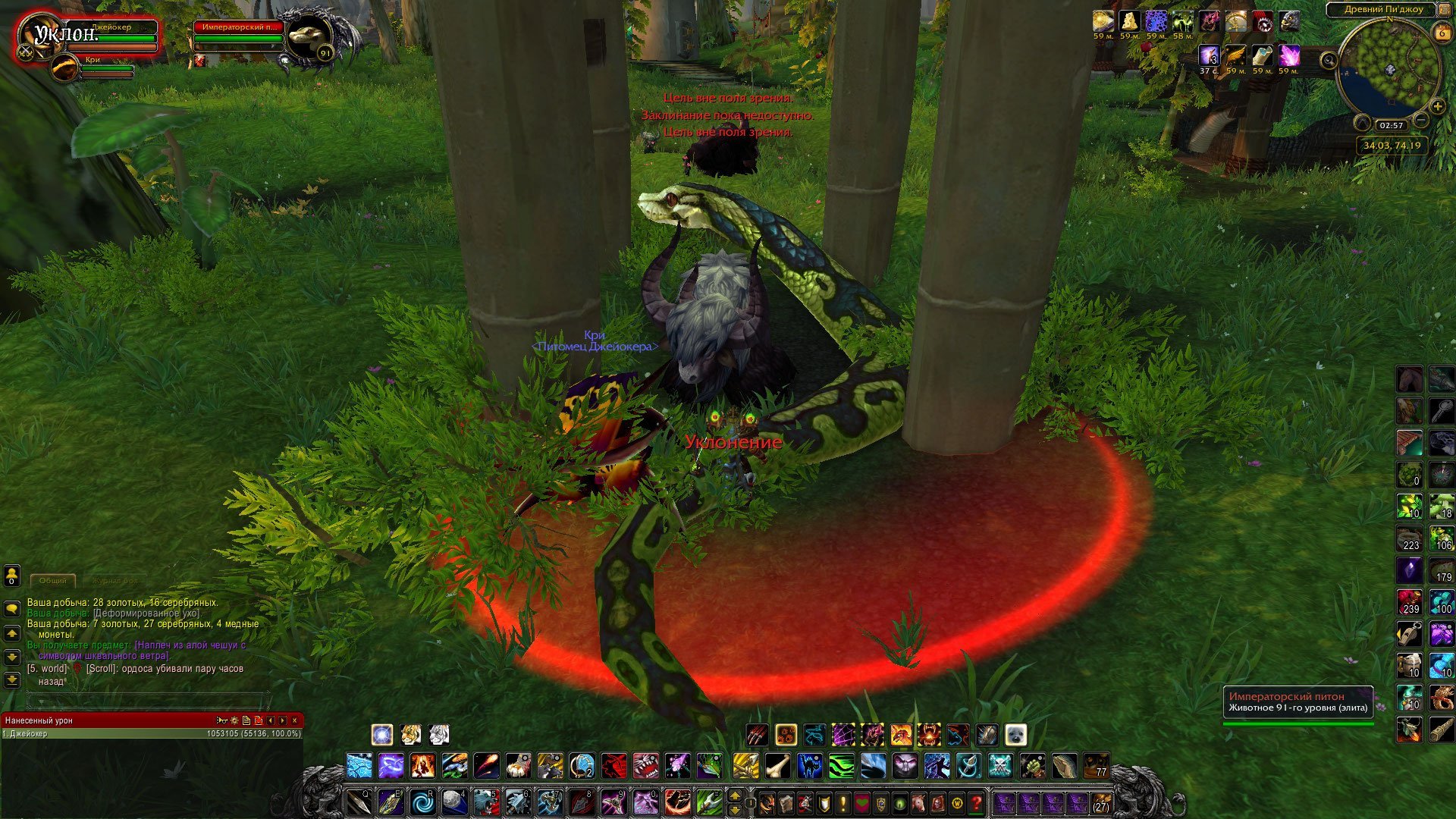Zoom out the minimap with minus button
This screenshot has height=819, width=1456.
(1421, 121)
